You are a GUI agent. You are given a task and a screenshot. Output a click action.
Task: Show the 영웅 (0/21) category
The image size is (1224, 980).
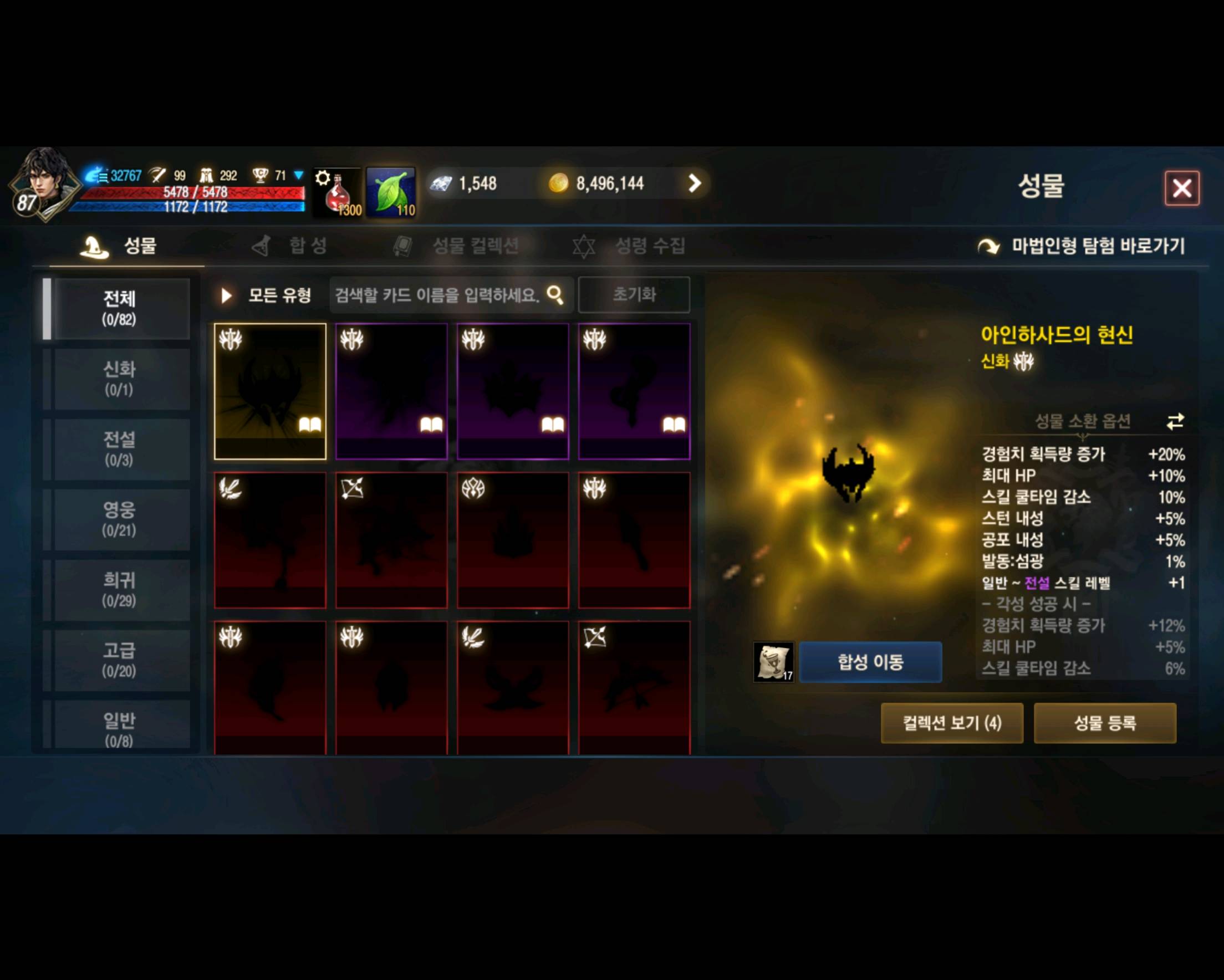point(119,519)
